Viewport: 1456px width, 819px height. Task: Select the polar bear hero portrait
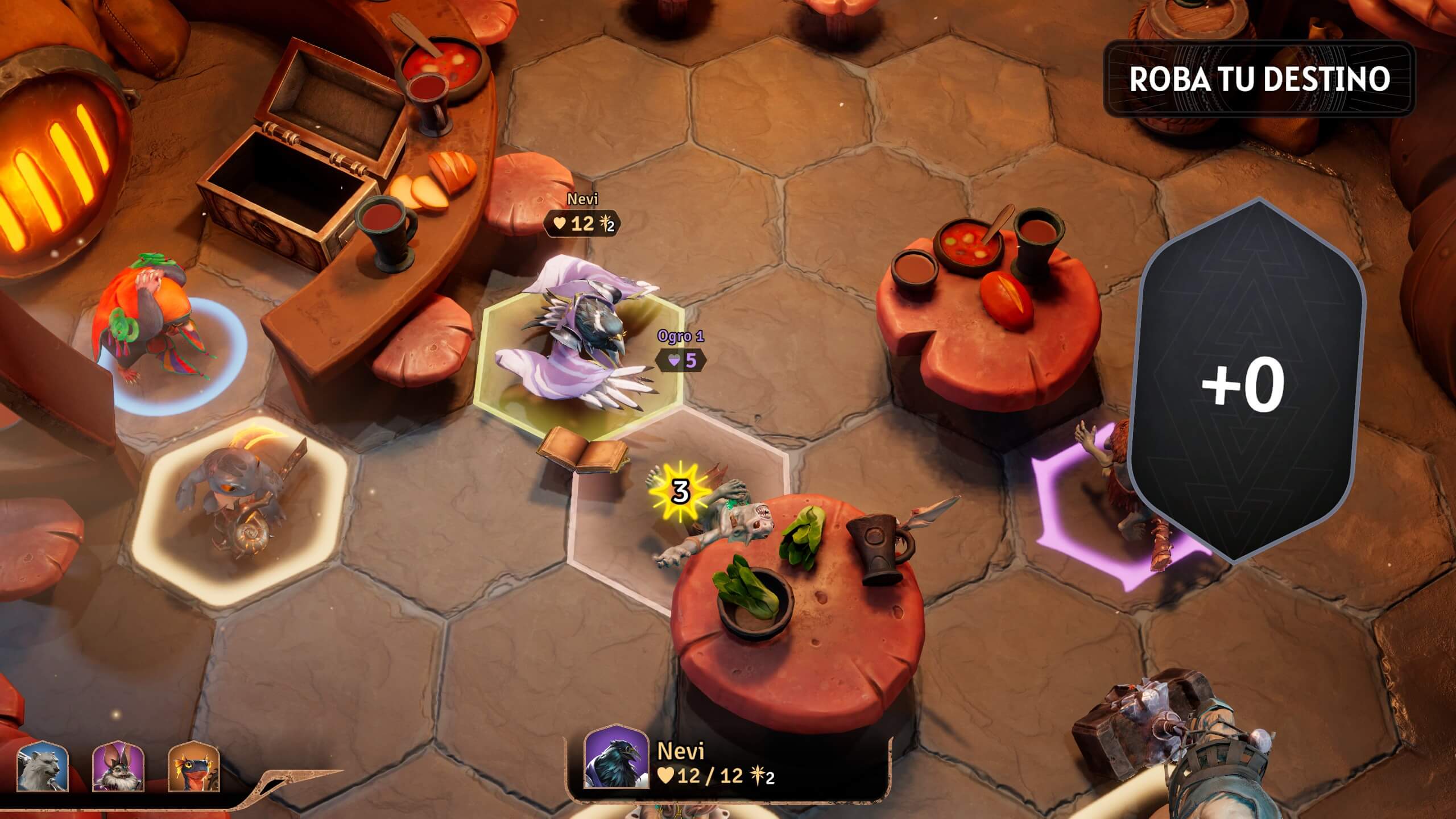point(42,767)
